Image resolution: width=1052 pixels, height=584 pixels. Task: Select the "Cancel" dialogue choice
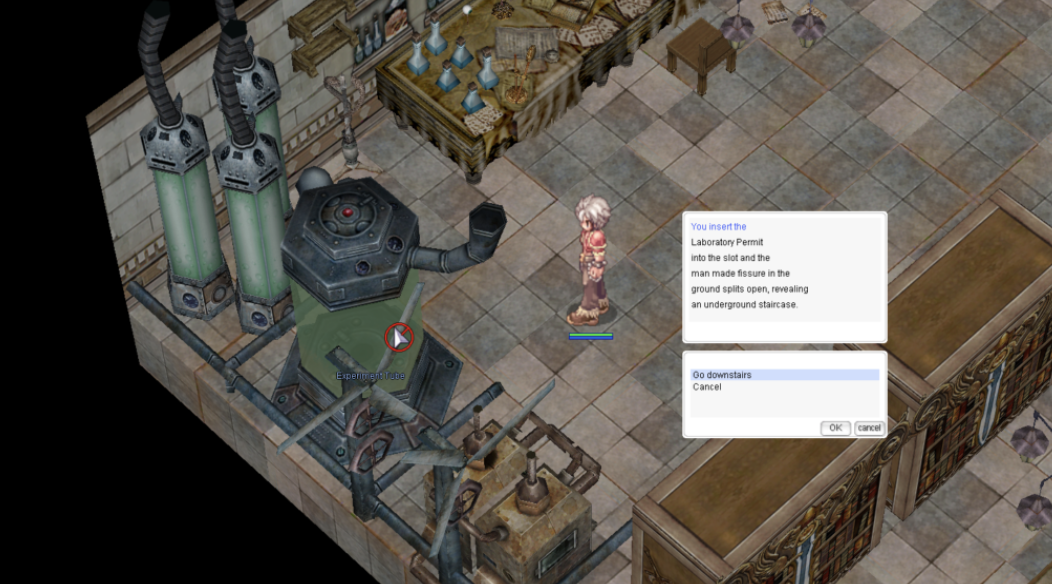click(x=707, y=387)
